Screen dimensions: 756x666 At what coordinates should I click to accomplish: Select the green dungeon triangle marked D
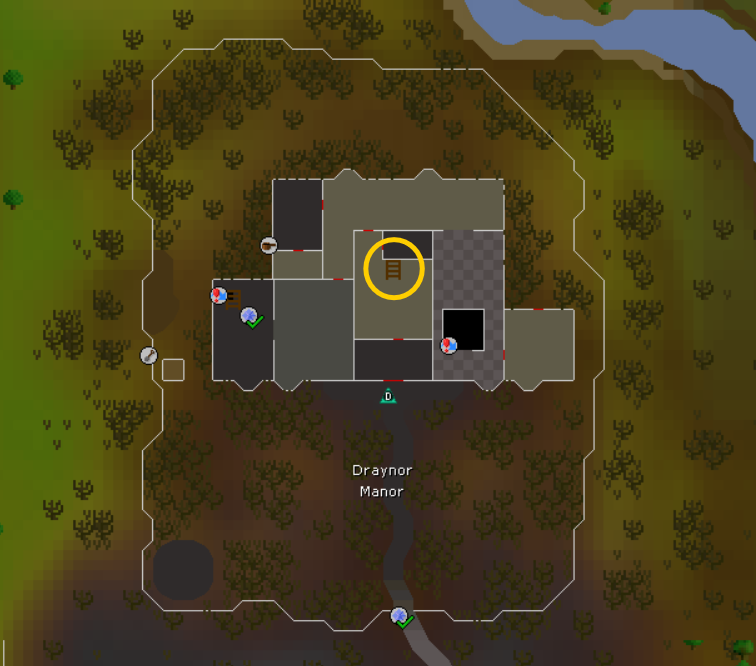(387, 396)
